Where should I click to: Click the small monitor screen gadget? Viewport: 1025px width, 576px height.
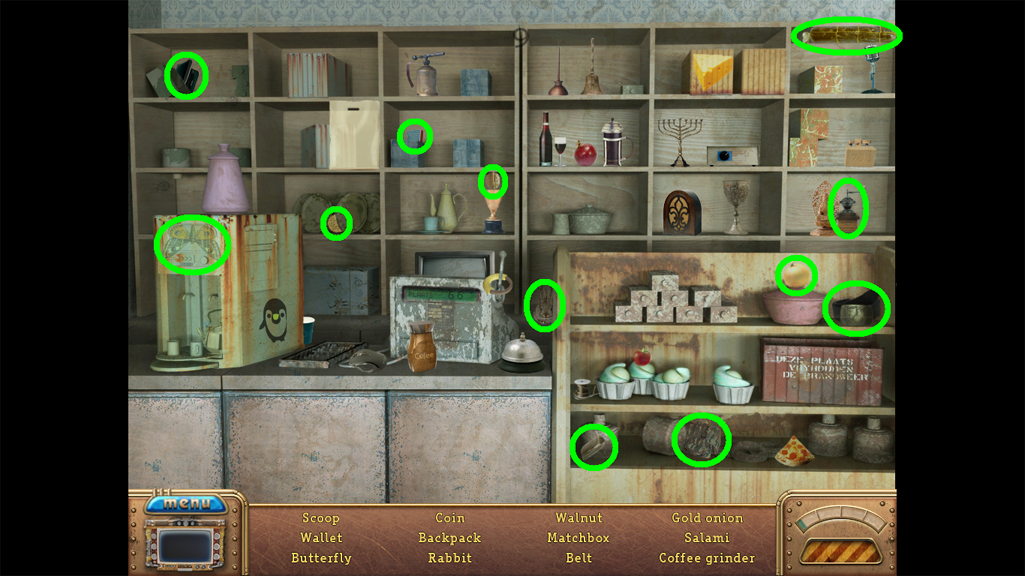[x=187, y=546]
